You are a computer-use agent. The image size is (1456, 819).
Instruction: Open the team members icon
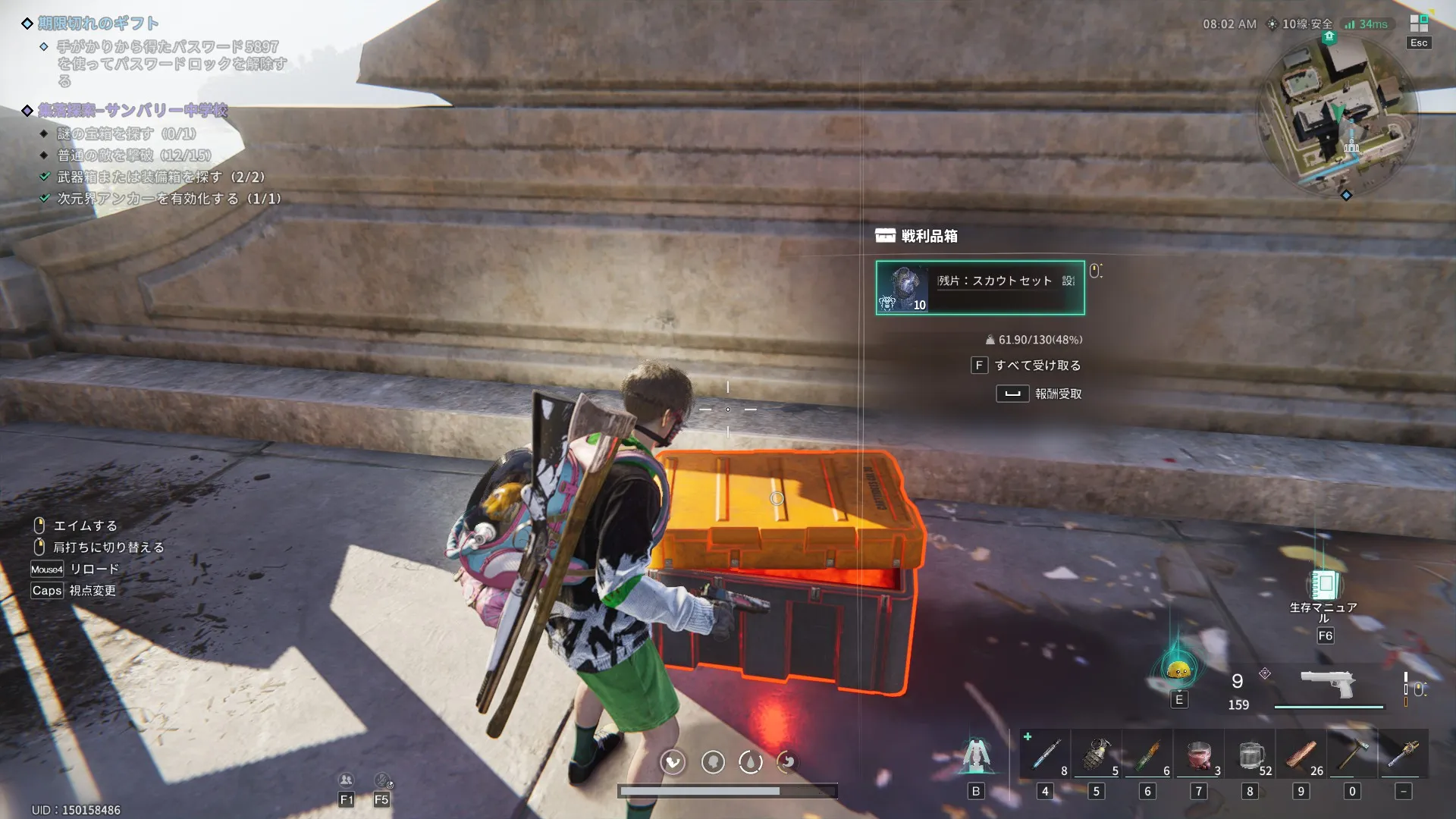point(346,780)
